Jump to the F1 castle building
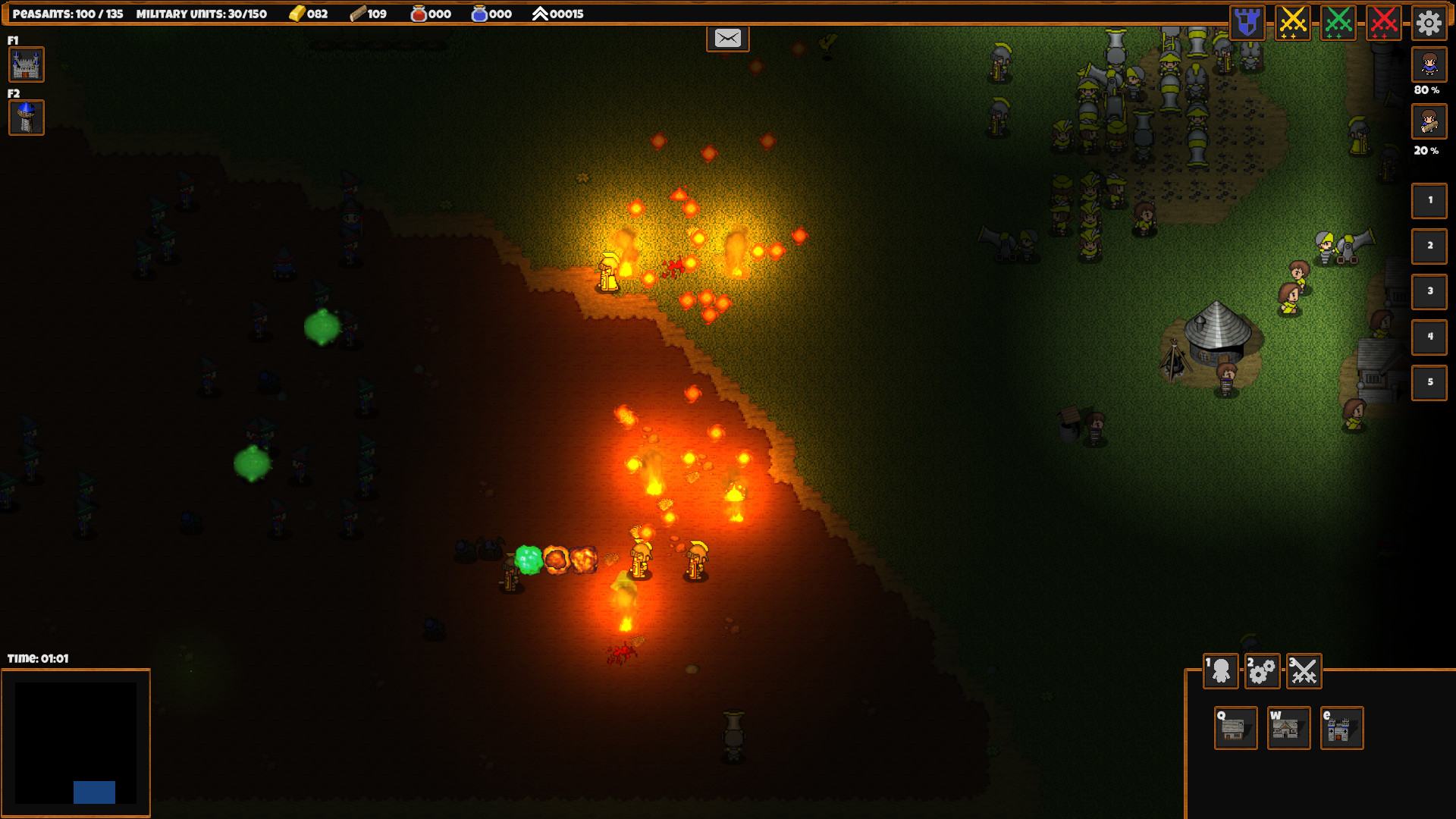Screen dimensions: 1456x819 [27, 64]
